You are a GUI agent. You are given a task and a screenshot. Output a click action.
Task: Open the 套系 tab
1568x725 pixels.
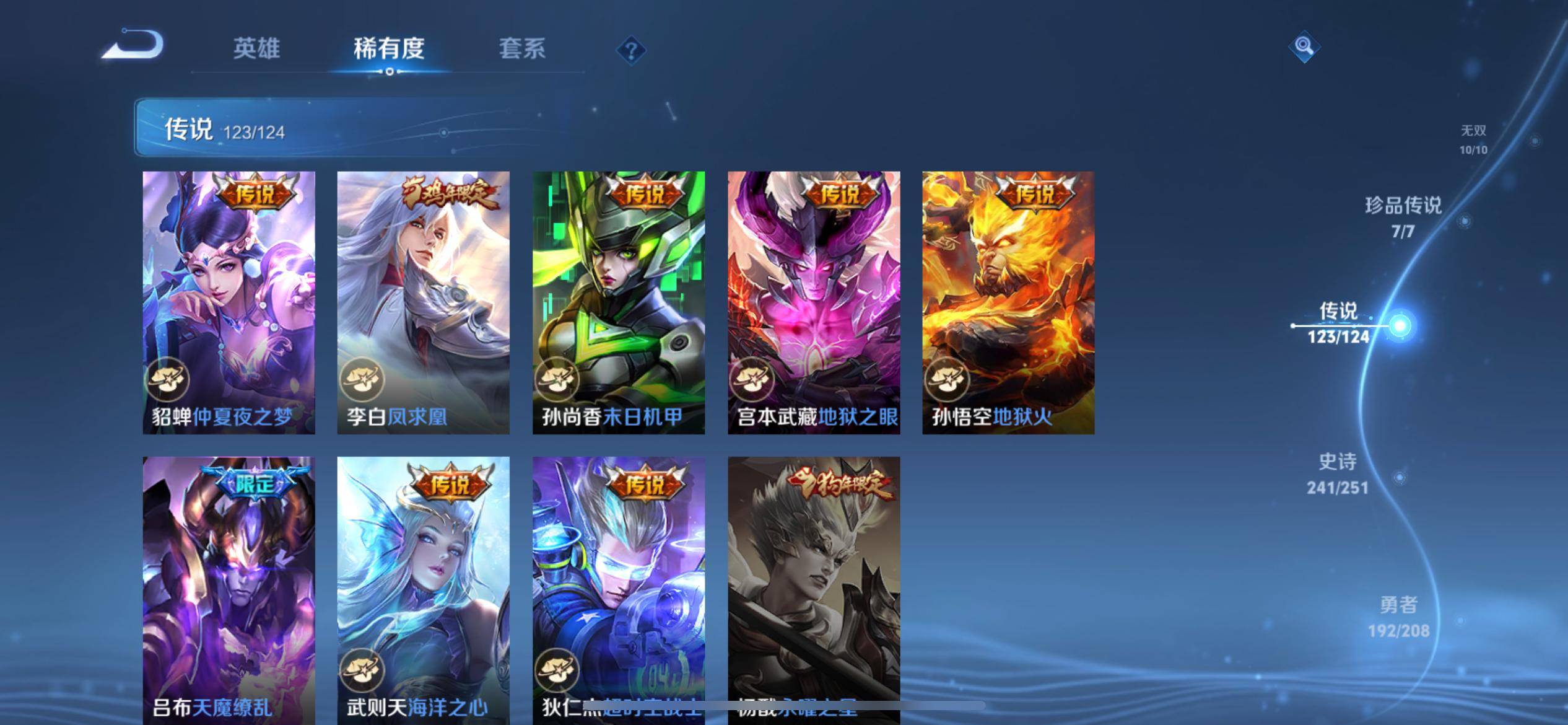(x=522, y=48)
